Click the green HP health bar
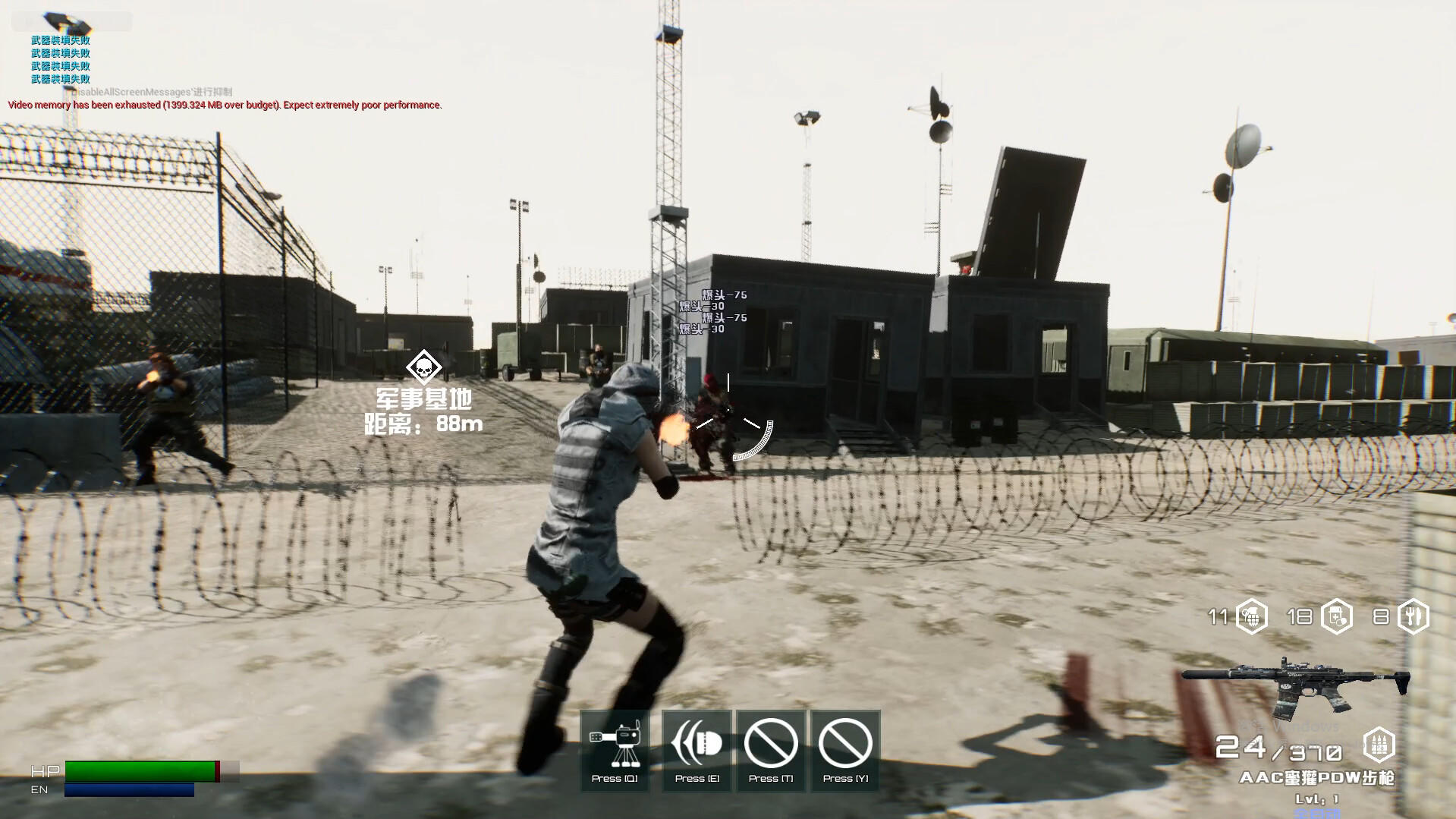1456x819 pixels. click(x=140, y=769)
